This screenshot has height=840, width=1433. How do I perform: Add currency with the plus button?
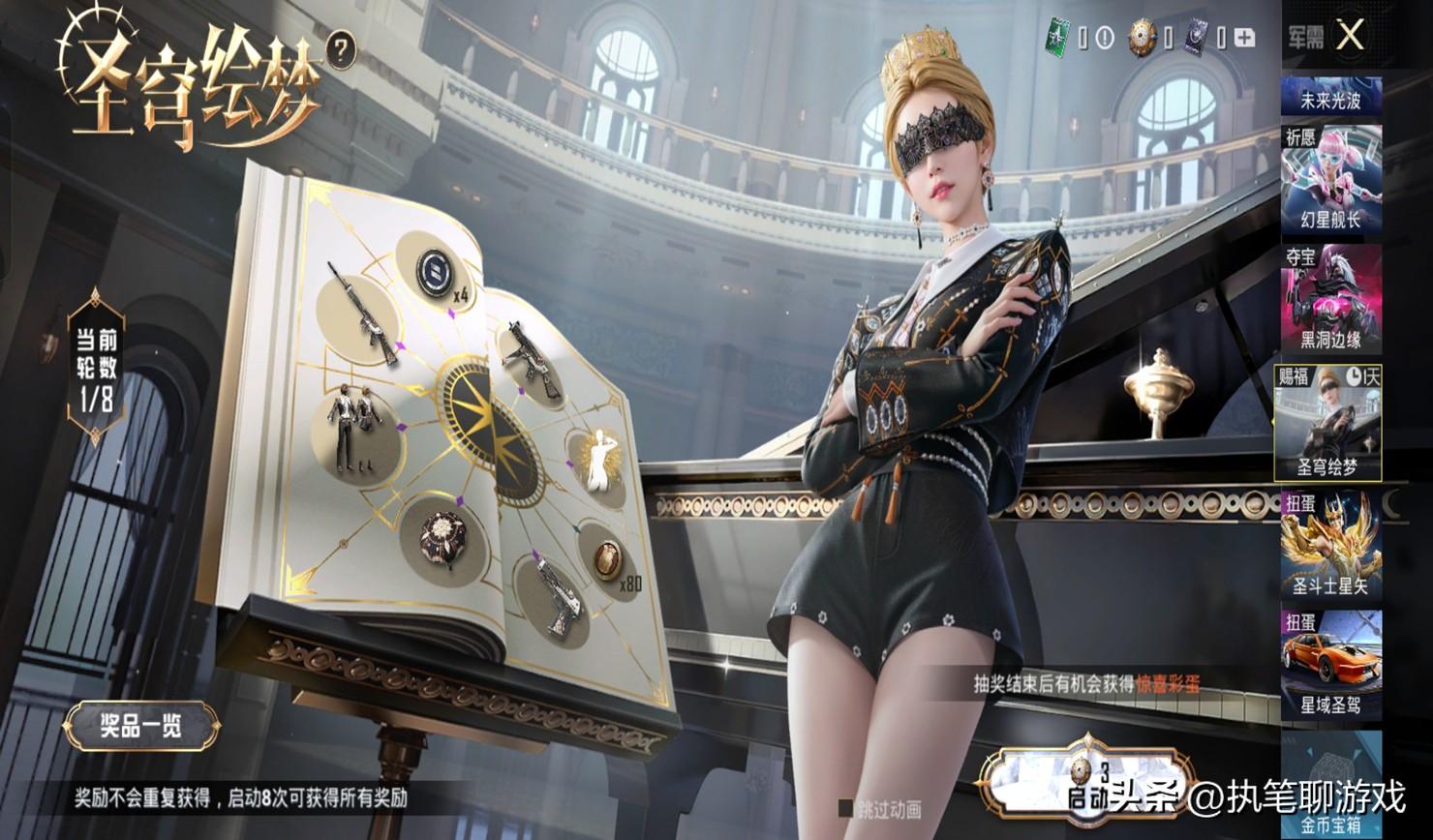[x=1244, y=38]
